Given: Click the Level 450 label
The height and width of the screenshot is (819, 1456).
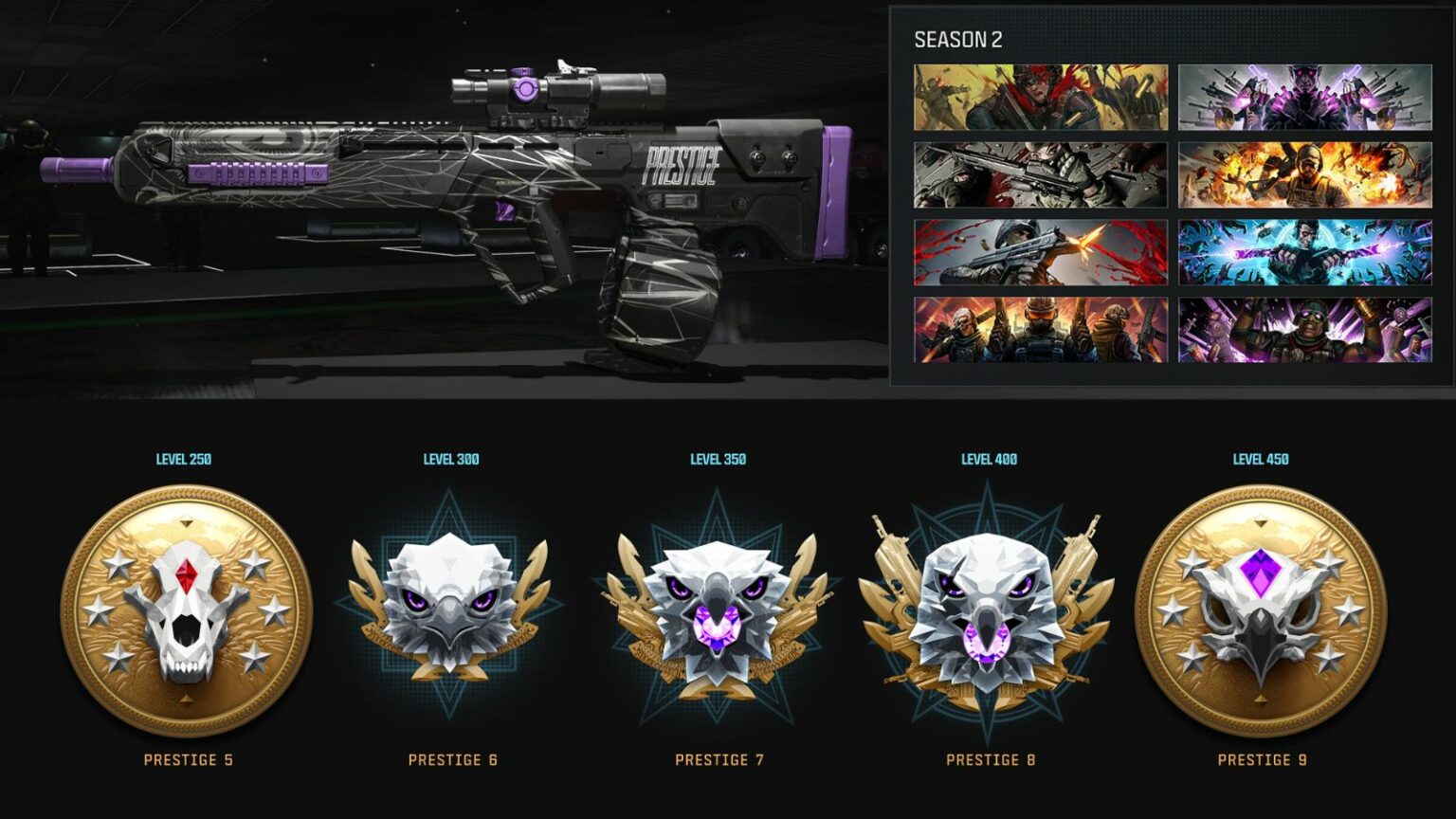Looking at the screenshot, I should pos(1261,459).
